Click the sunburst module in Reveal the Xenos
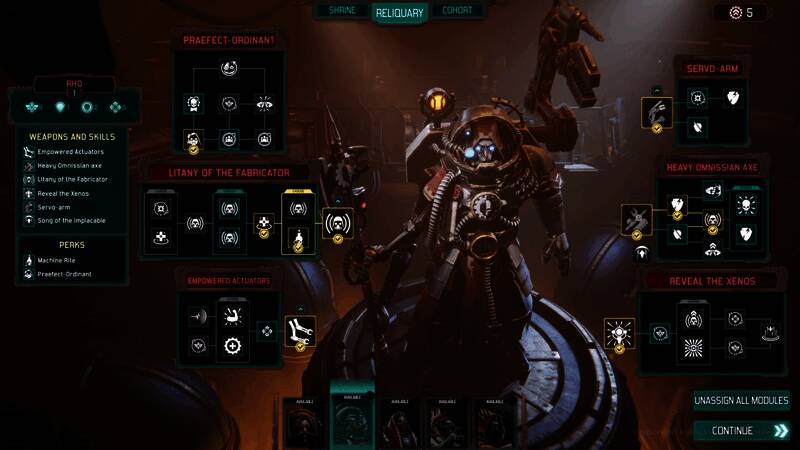The width and height of the screenshot is (800, 450). pos(693,347)
